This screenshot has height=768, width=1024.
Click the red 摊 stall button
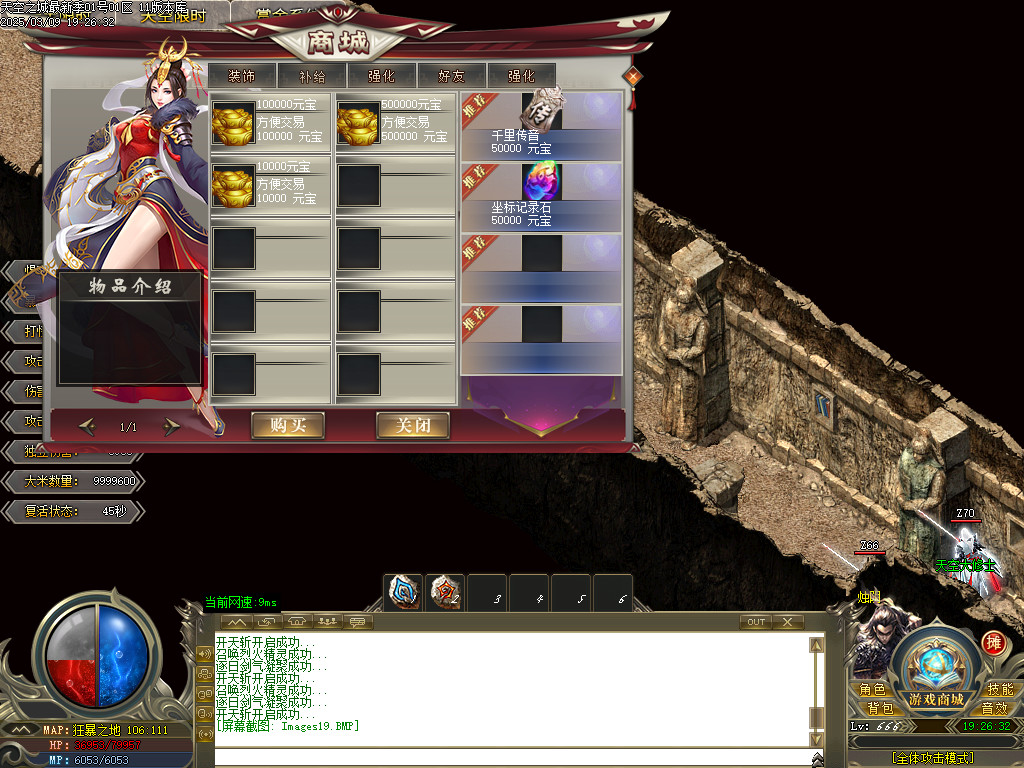tap(993, 642)
